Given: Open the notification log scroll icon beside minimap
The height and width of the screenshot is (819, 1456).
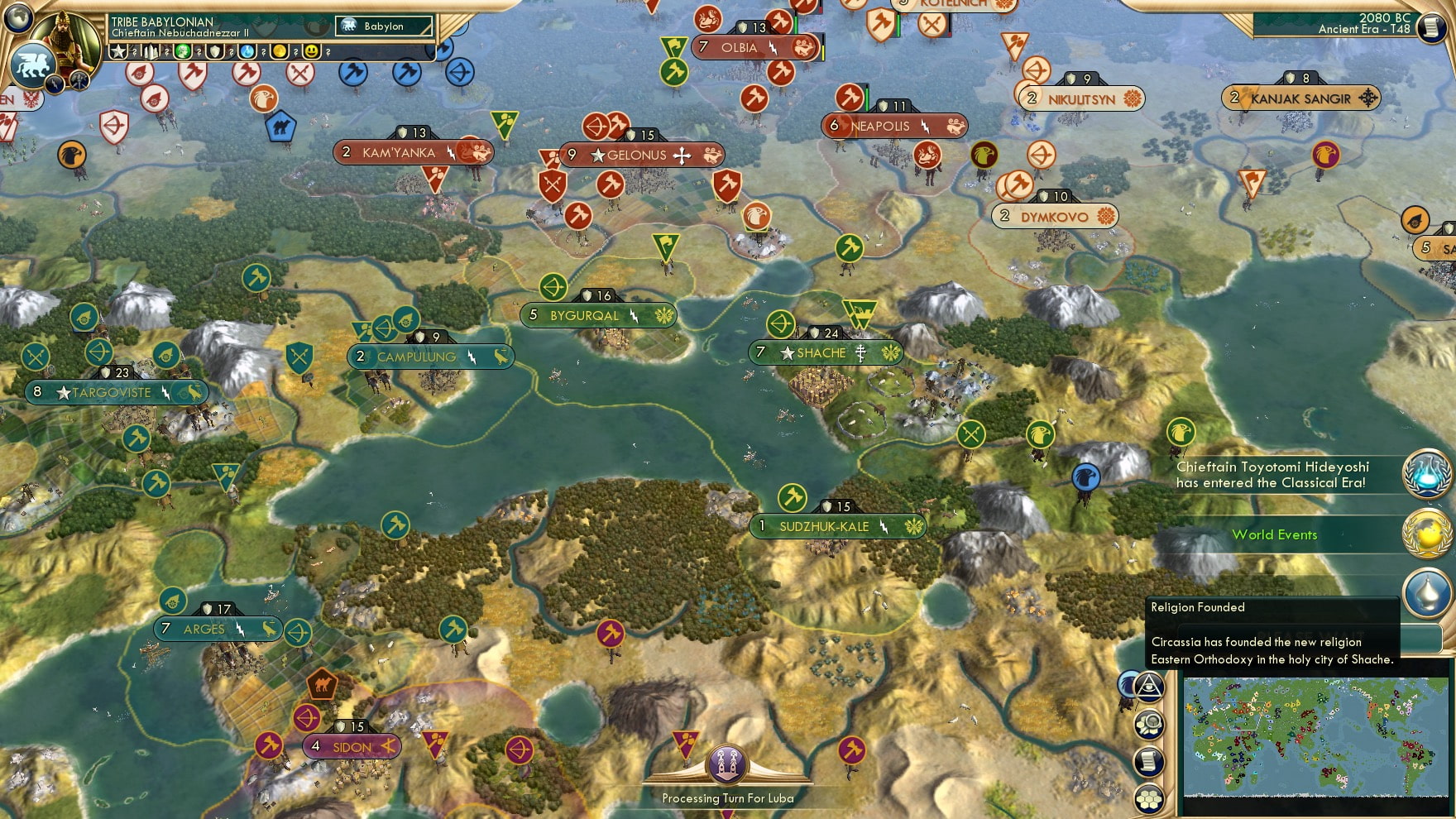Looking at the screenshot, I should [1148, 763].
